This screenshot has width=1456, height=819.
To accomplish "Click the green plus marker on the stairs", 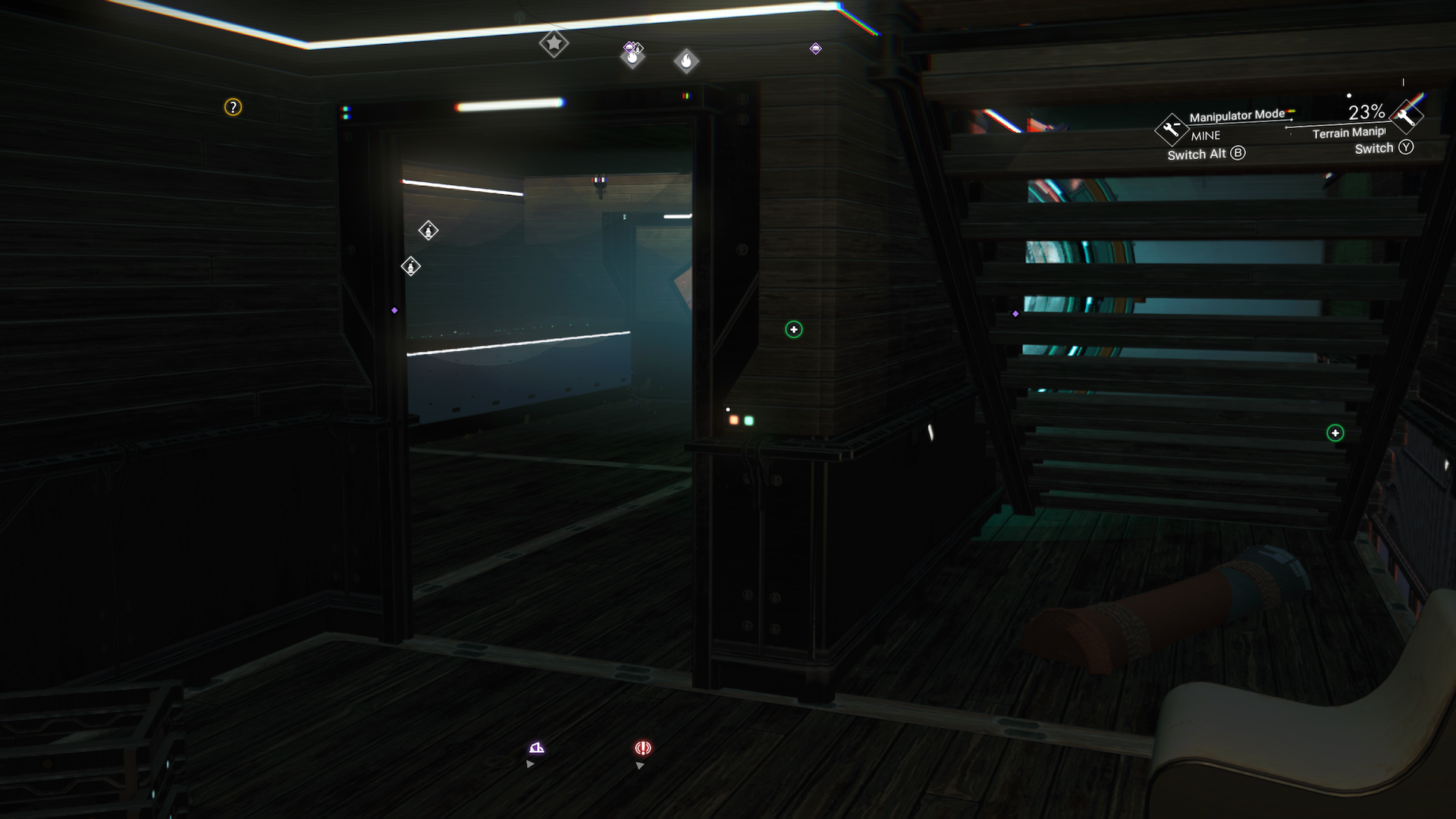I will tap(1334, 433).
